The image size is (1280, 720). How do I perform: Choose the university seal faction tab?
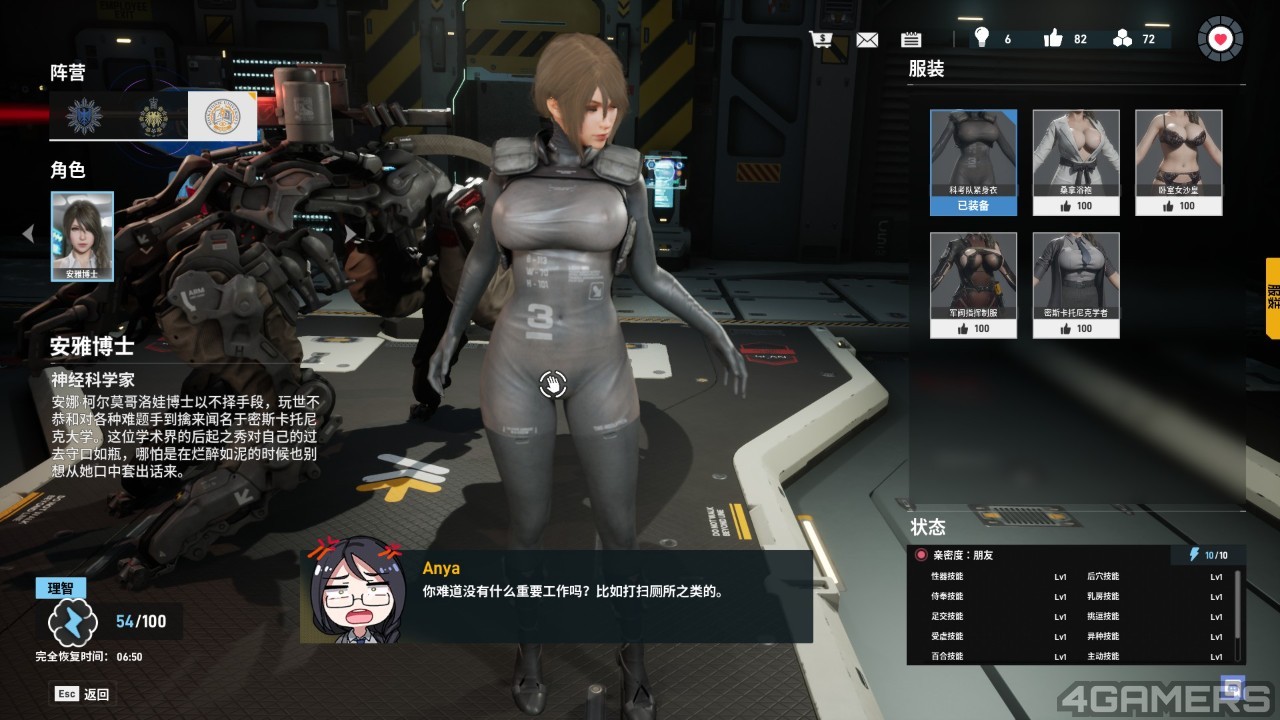[222, 117]
